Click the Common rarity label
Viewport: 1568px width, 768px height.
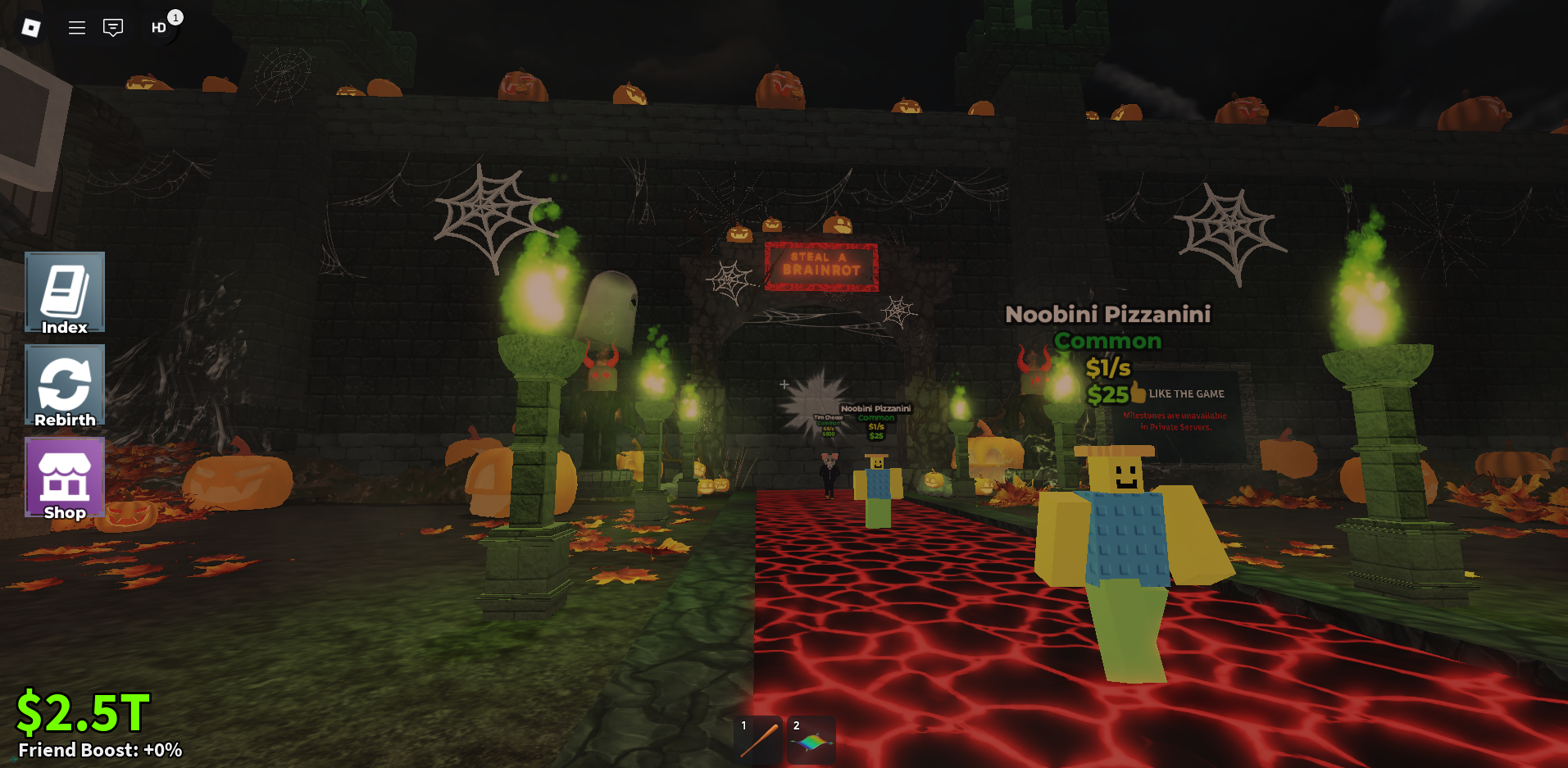[1107, 341]
